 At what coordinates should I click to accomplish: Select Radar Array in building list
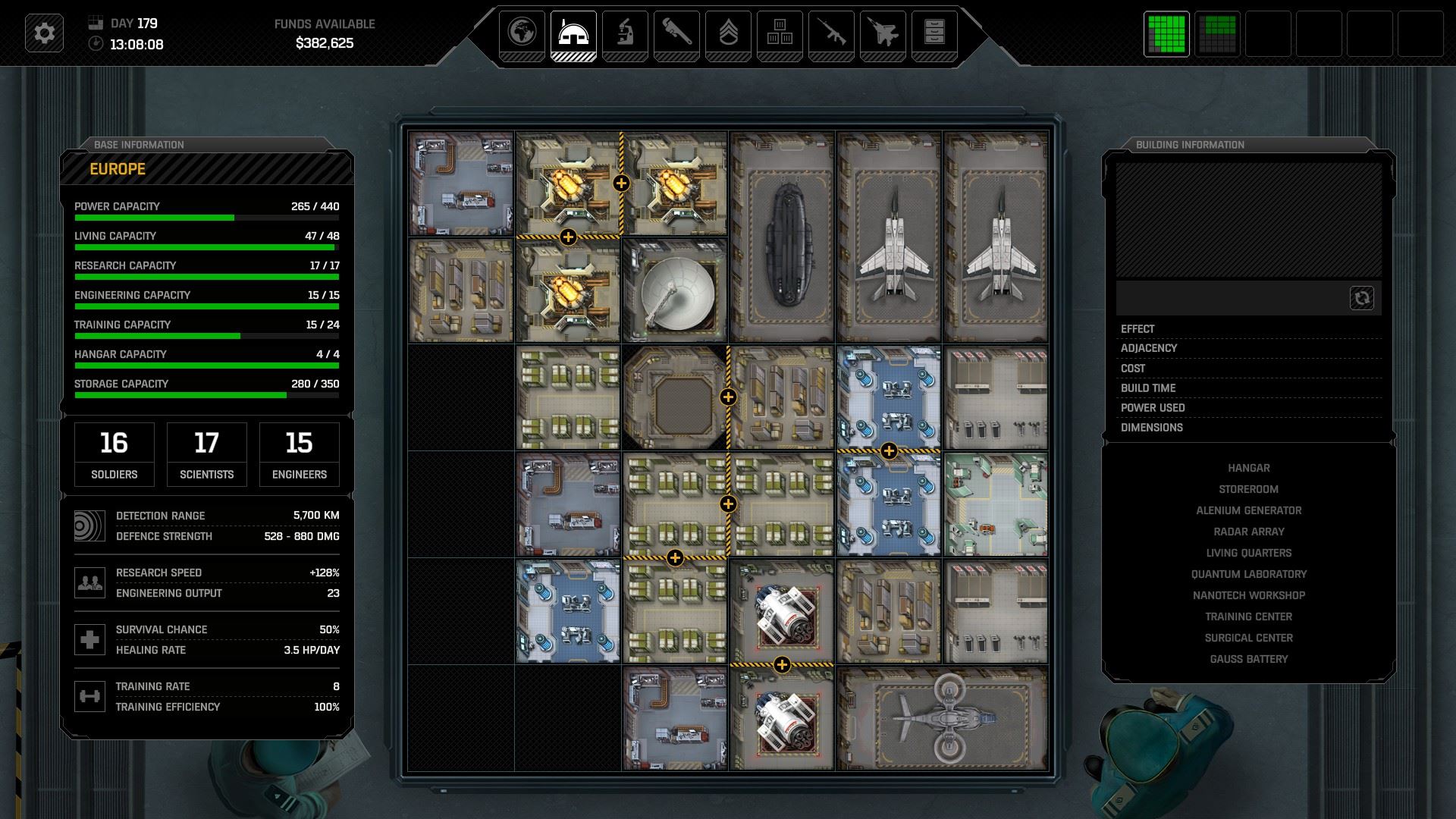click(1248, 532)
